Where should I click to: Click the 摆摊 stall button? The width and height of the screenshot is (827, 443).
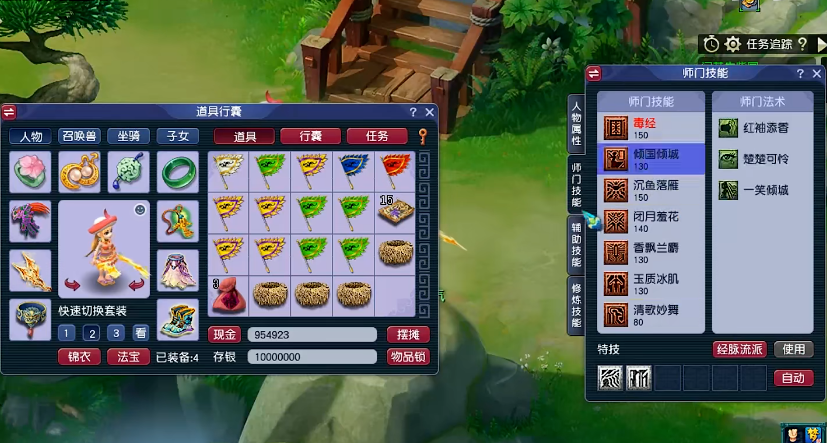pyautogui.click(x=408, y=334)
